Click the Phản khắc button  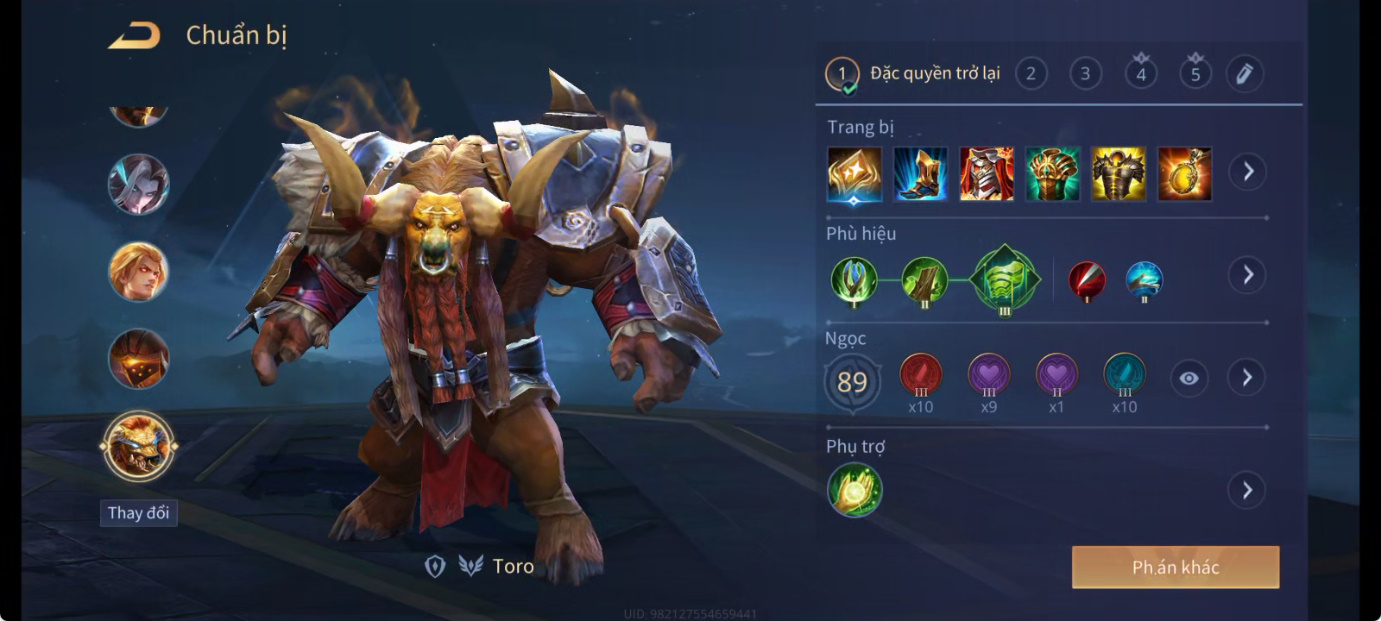(x=1175, y=567)
